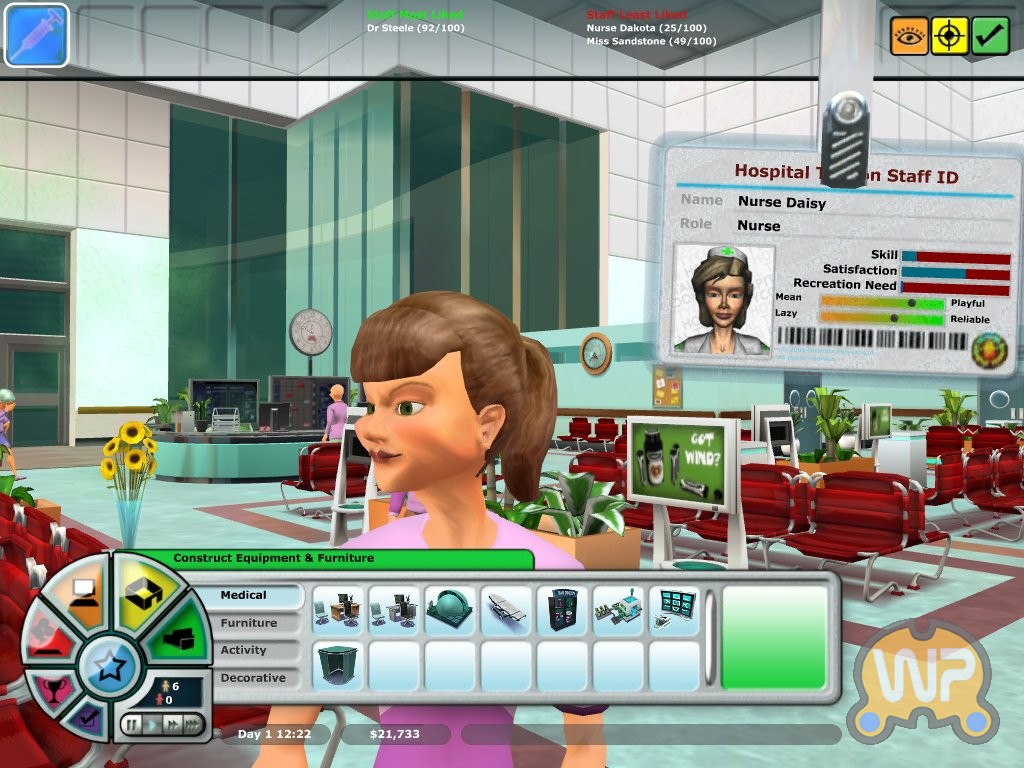Image resolution: width=1024 pixels, height=768 pixels.
Task: Toggle the orange eye view button
Action: (909, 36)
